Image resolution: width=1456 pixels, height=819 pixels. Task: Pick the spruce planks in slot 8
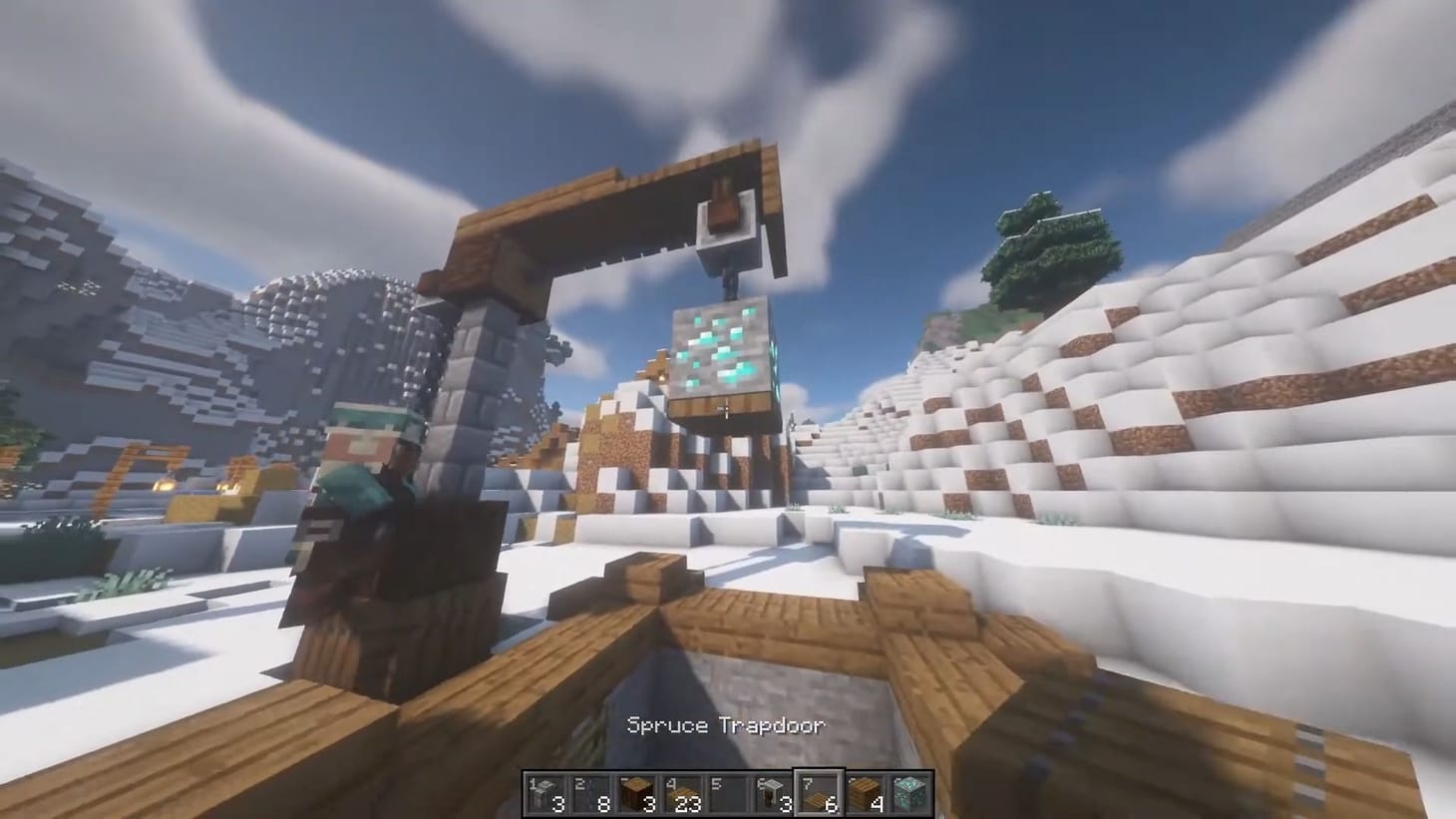(864, 793)
